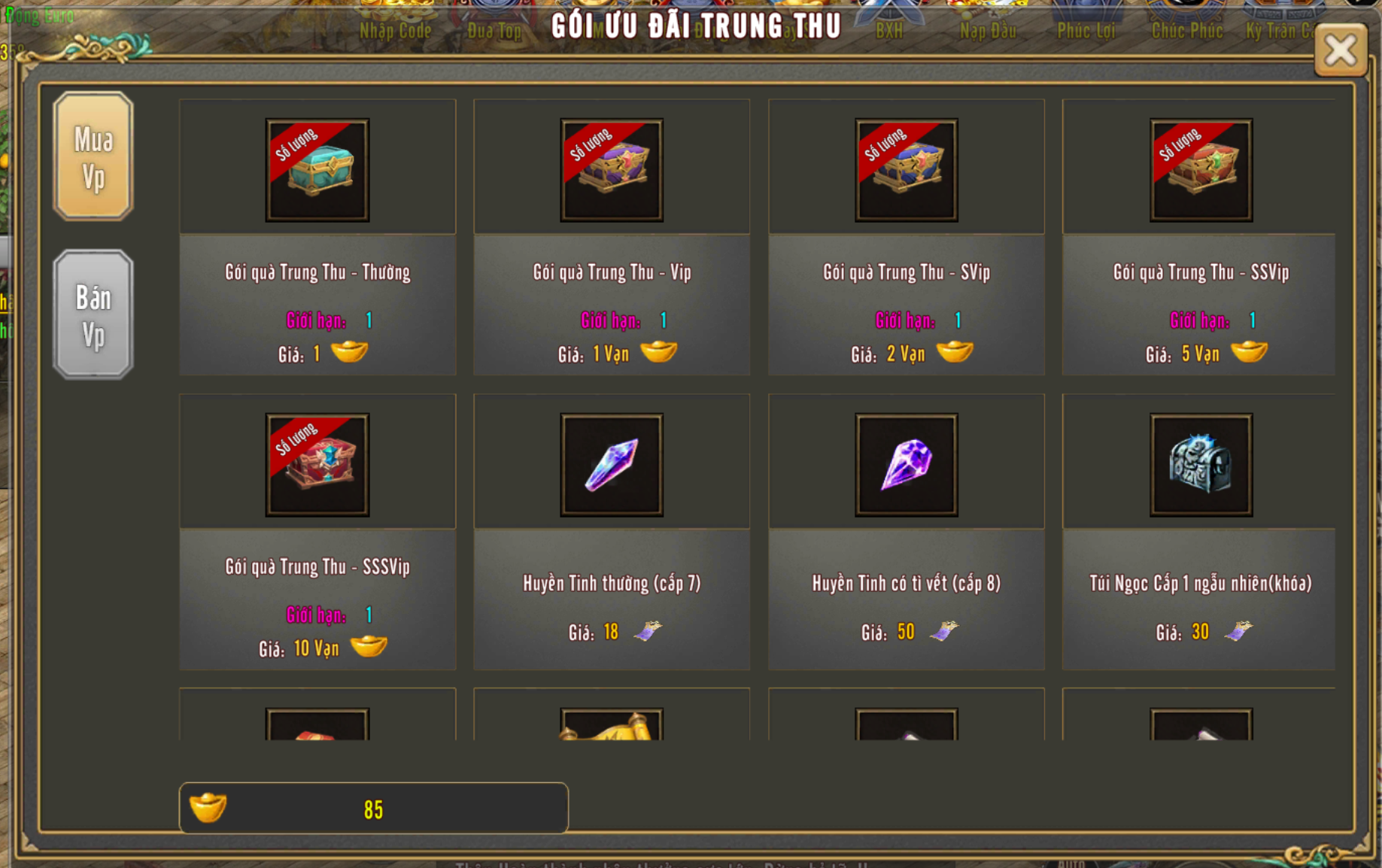Pick Huyền Tinh có tì vết cấp 8 gem
The height and width of the screenshot is (868, 1382).
pos(907,465)
